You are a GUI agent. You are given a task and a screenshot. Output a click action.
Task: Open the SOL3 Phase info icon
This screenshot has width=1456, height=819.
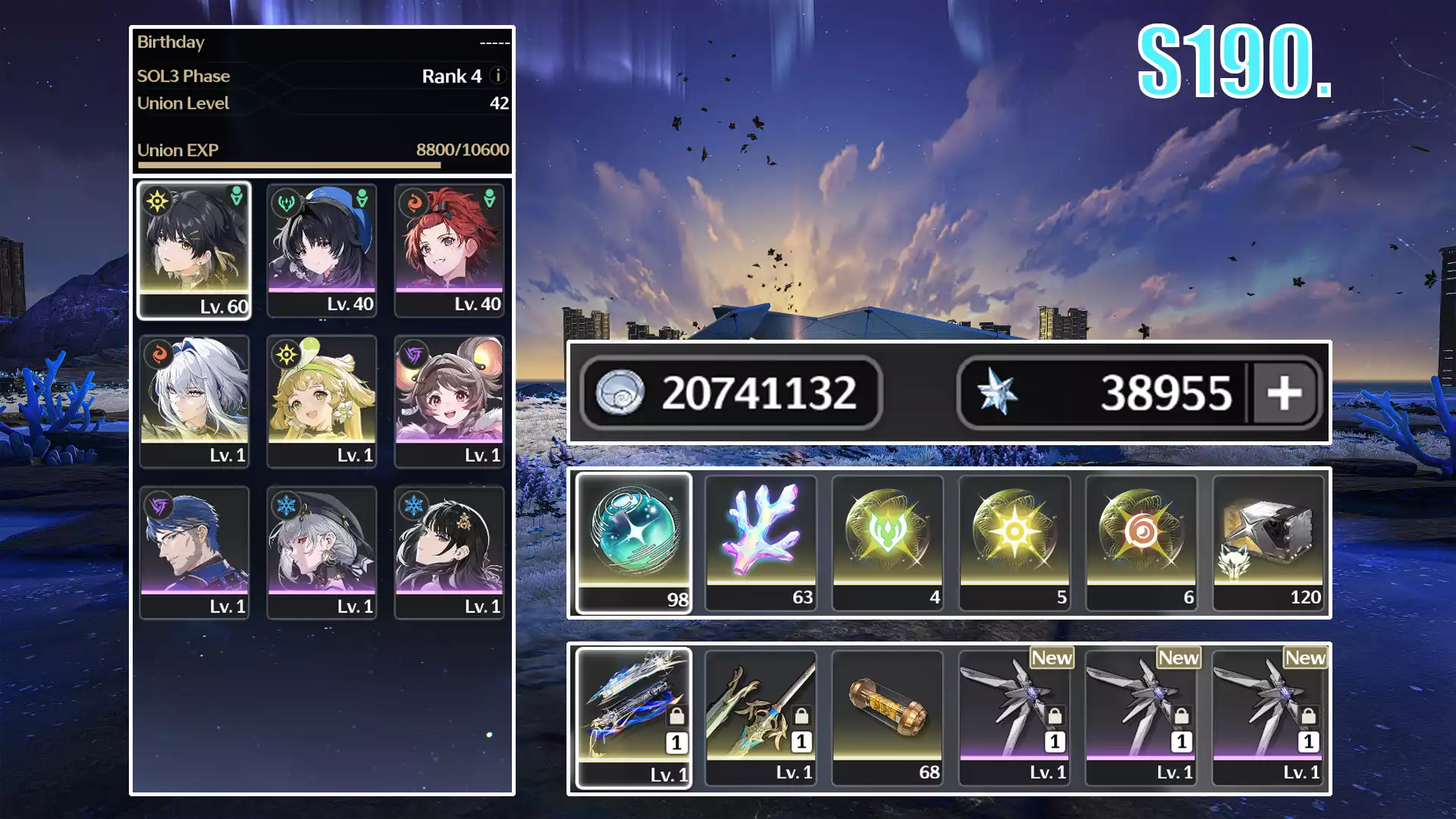(x=498, y=76)
